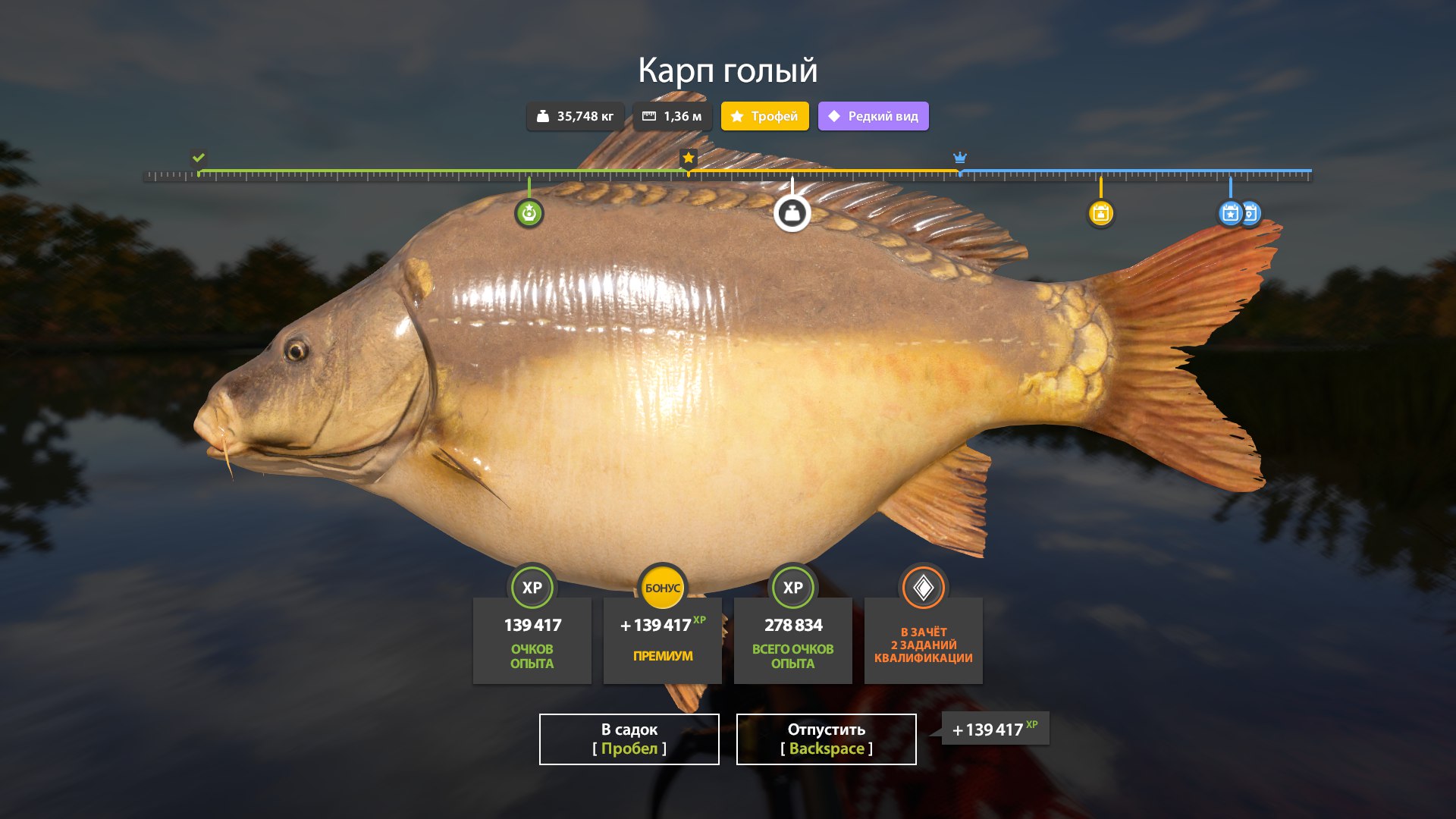Release the fish with the Отпустить button
1456x819 pixels.
click(x=826, y=739)
